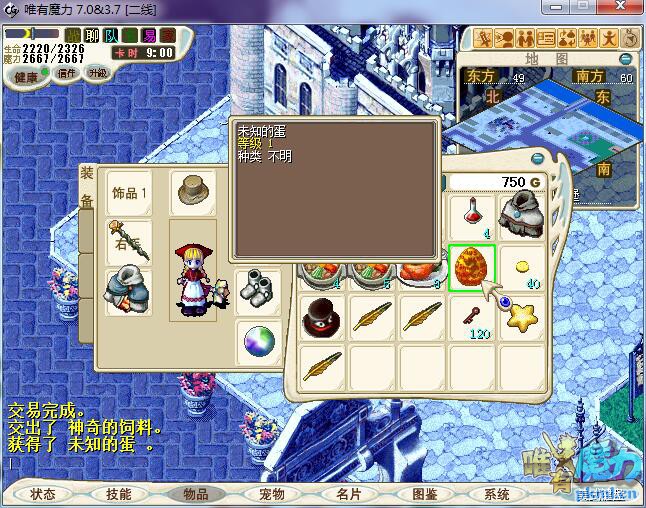The width and height of the screenshot is (646, 508).
Task: Click the equipped staff in right hand slot
Action: pos(131,242)
